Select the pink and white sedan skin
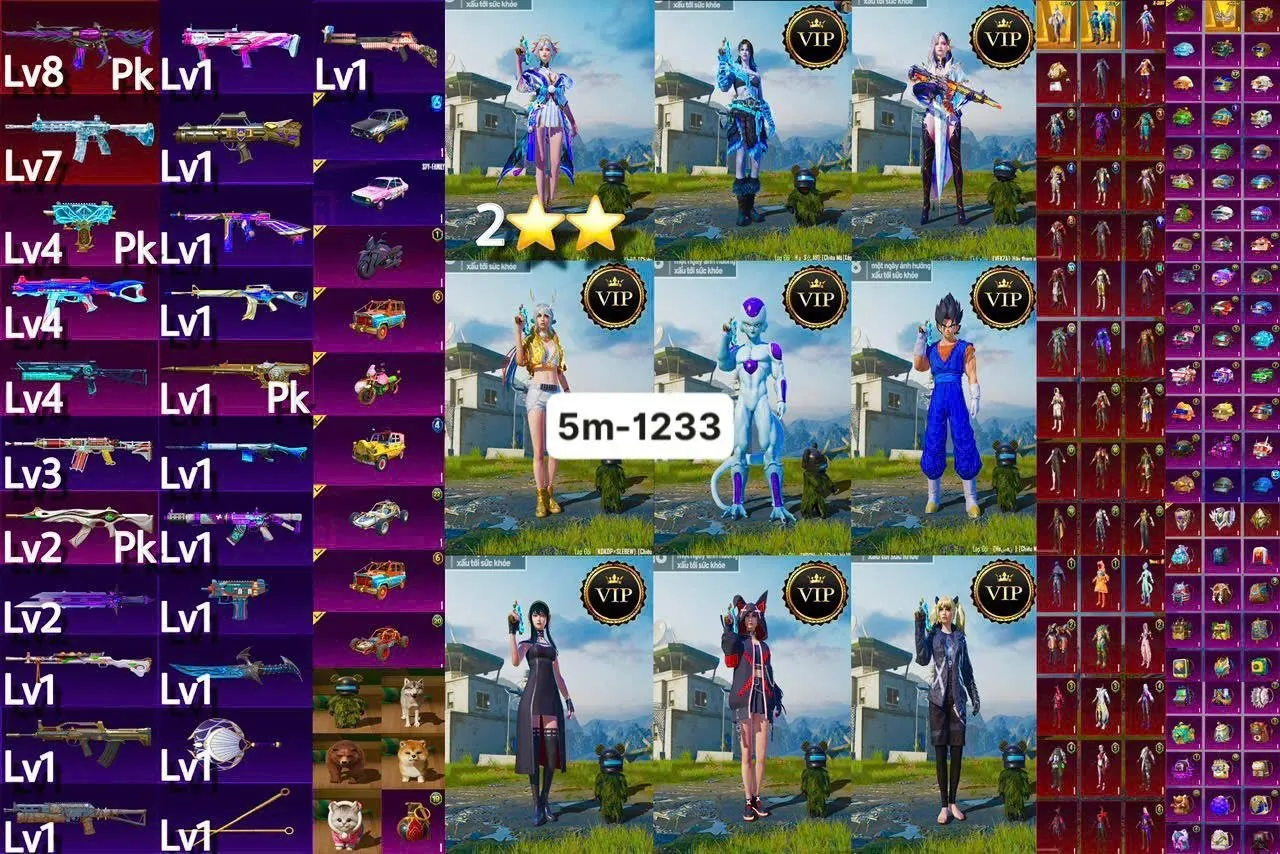1280x854 pixels. [x=380, y=190]
